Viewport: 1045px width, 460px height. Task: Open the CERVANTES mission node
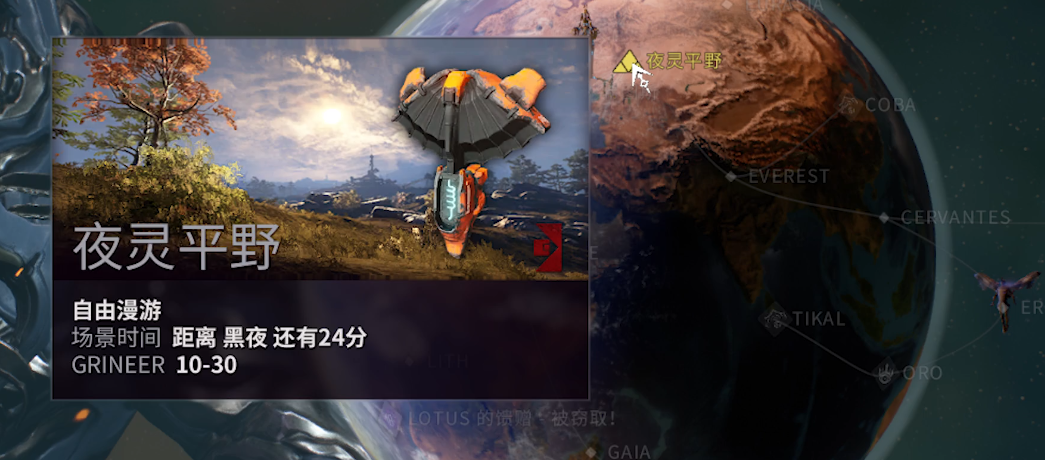coord(884,217)
